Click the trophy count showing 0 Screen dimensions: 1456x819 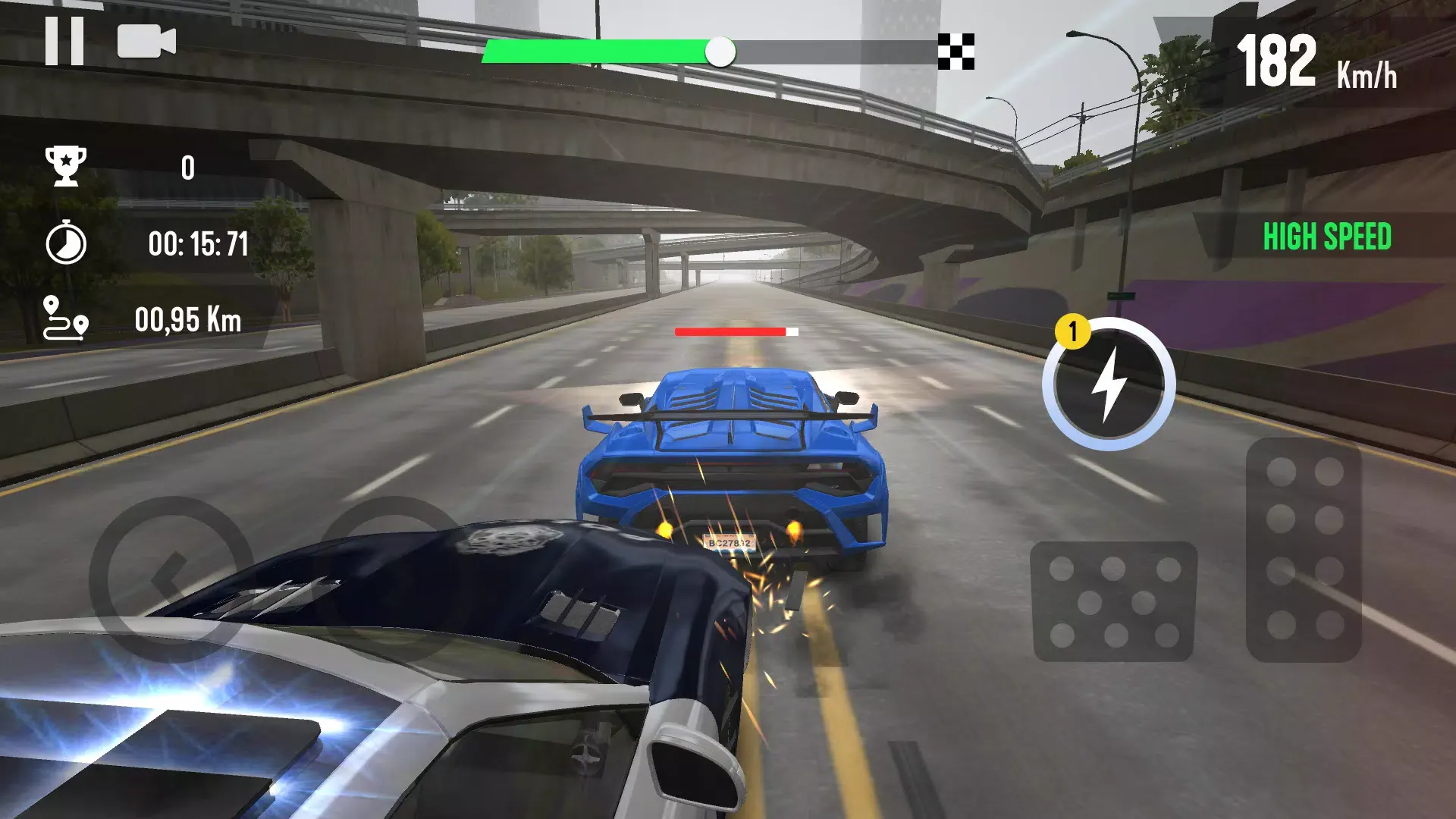(188, 168)
